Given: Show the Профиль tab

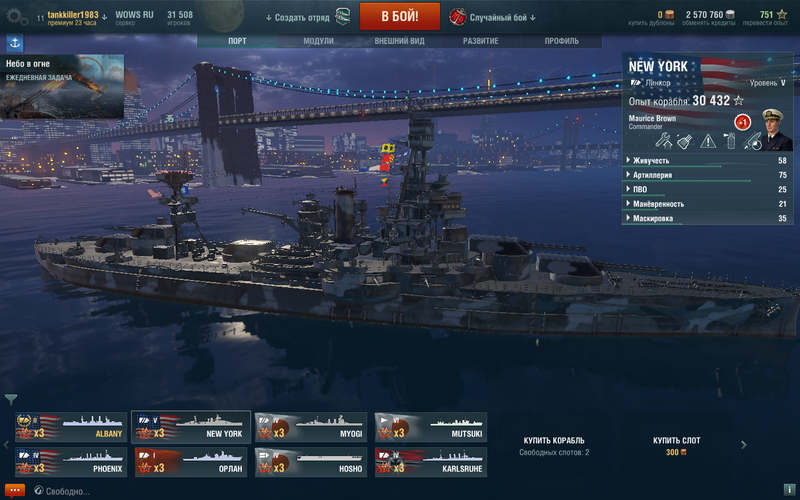Looking at the screenshot, I should coord(561,42).
